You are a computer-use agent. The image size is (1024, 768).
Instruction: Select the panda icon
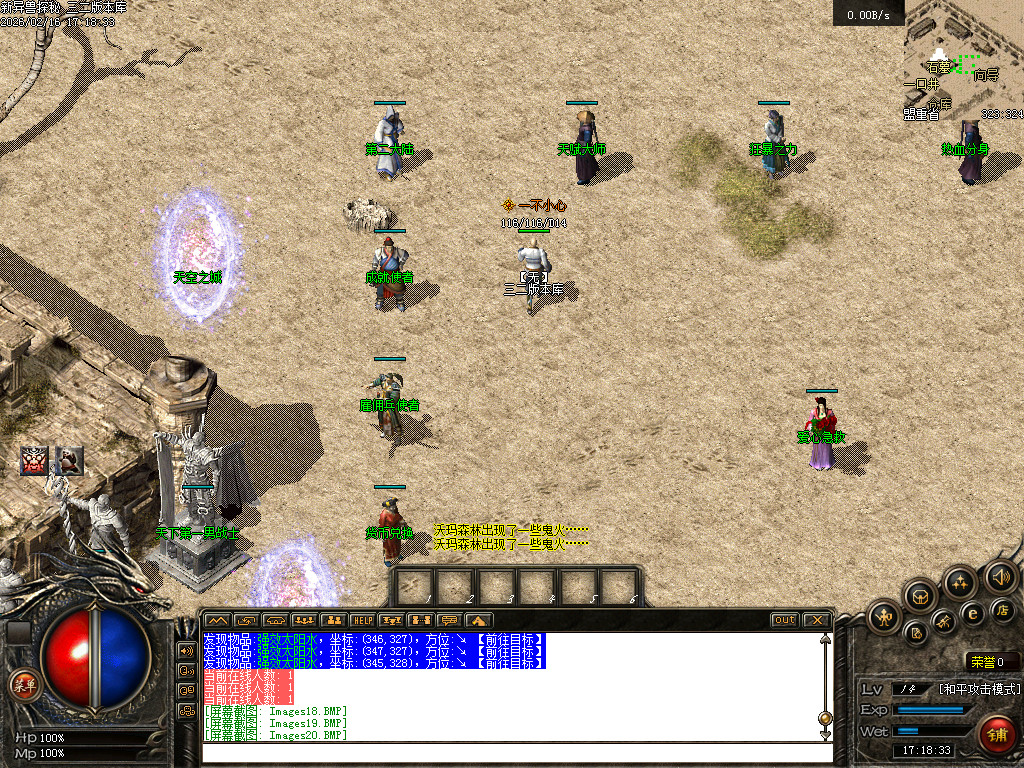[x=70, y=460]
